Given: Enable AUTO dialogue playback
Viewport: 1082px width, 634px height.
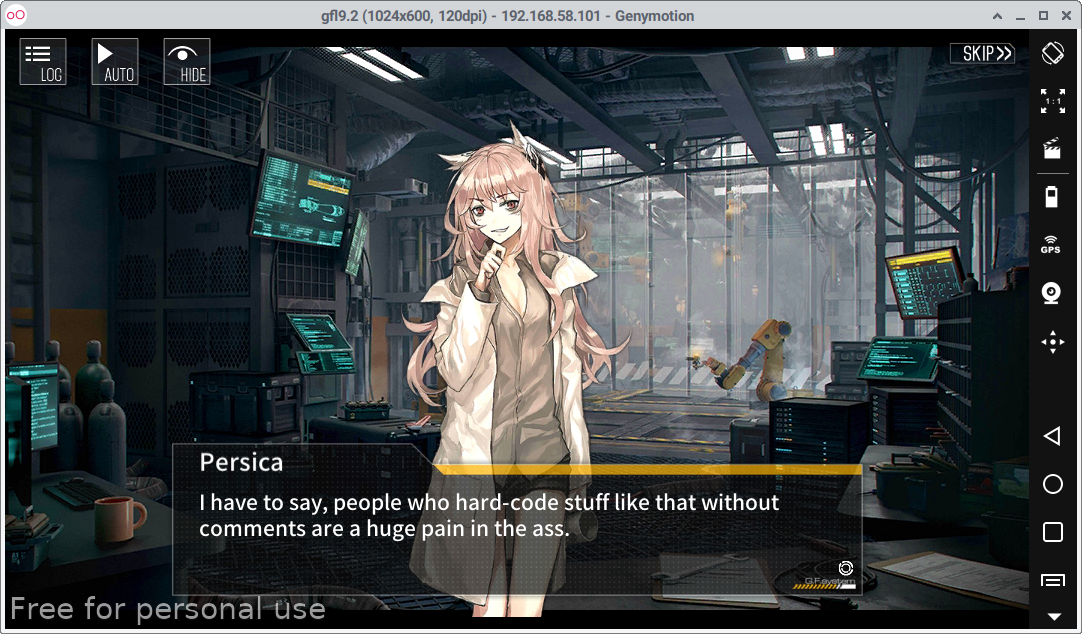Looking at the screenshot, I should [x=115, y=62].
